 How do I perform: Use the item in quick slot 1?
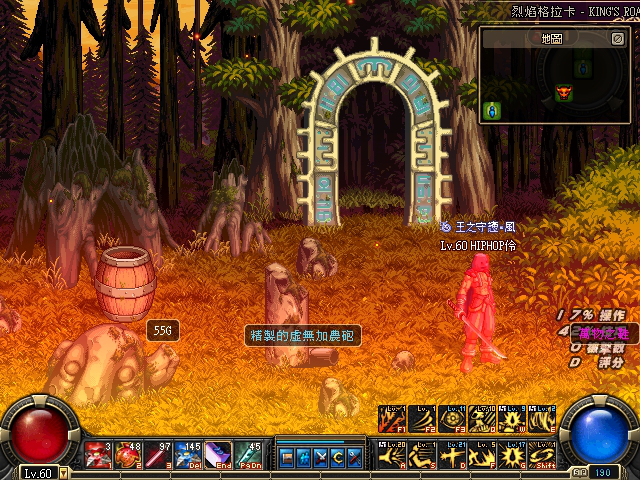98,454
